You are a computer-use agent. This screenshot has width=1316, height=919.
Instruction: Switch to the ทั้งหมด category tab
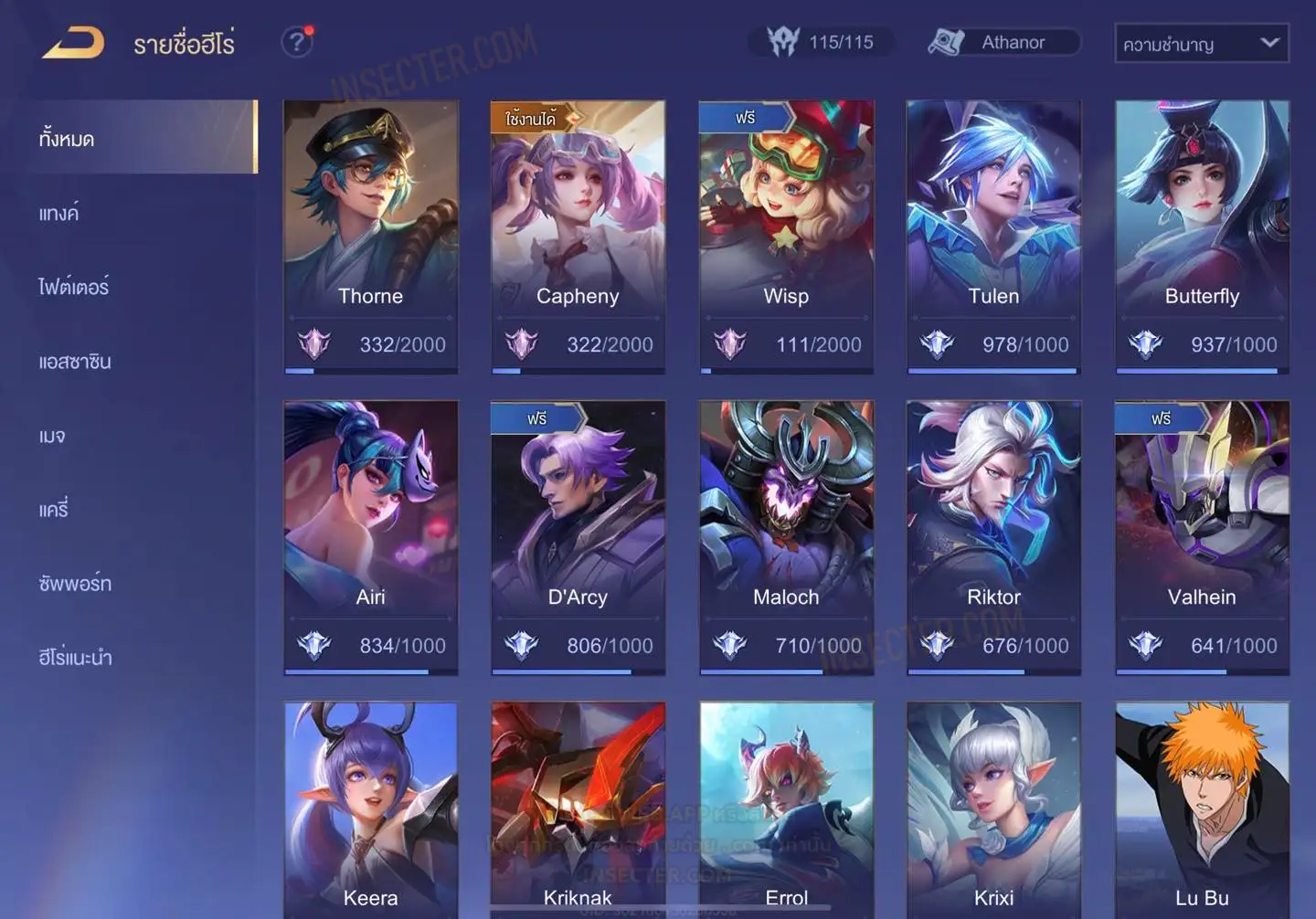click(68, 139)
